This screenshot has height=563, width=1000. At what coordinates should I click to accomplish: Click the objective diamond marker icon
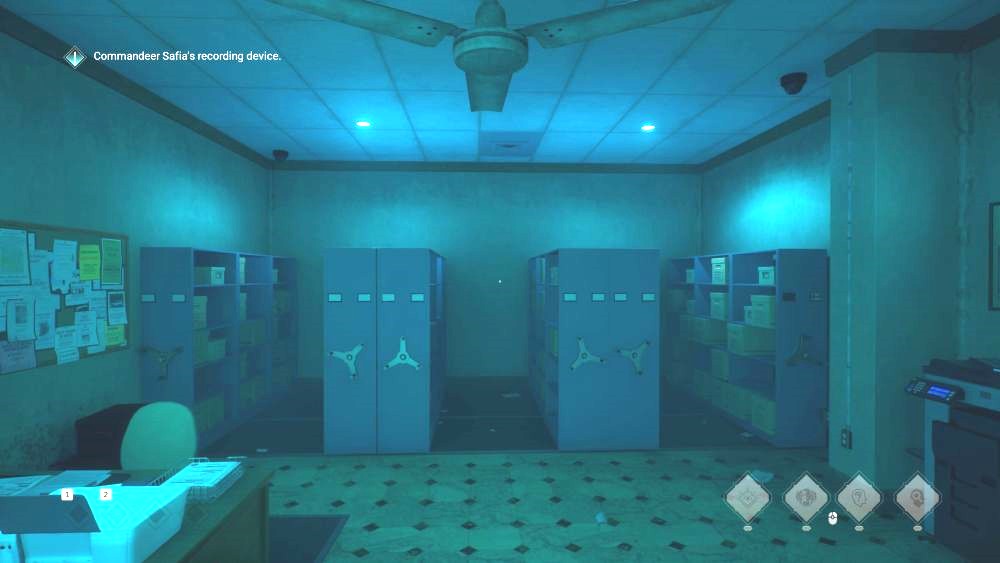[x=75, y=57]
